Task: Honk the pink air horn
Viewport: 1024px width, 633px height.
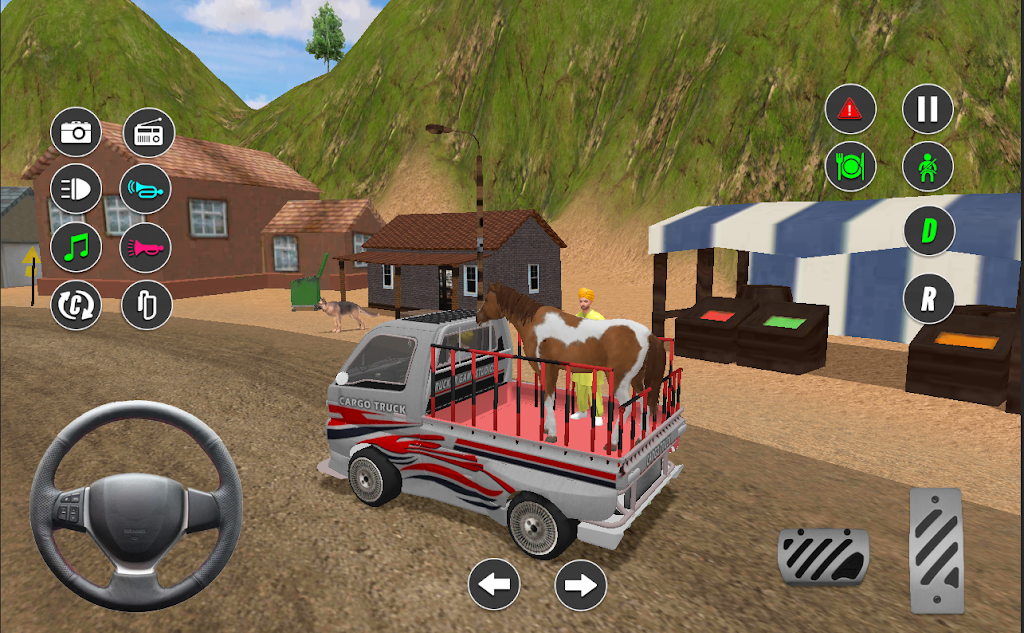Action: [146, 247]
